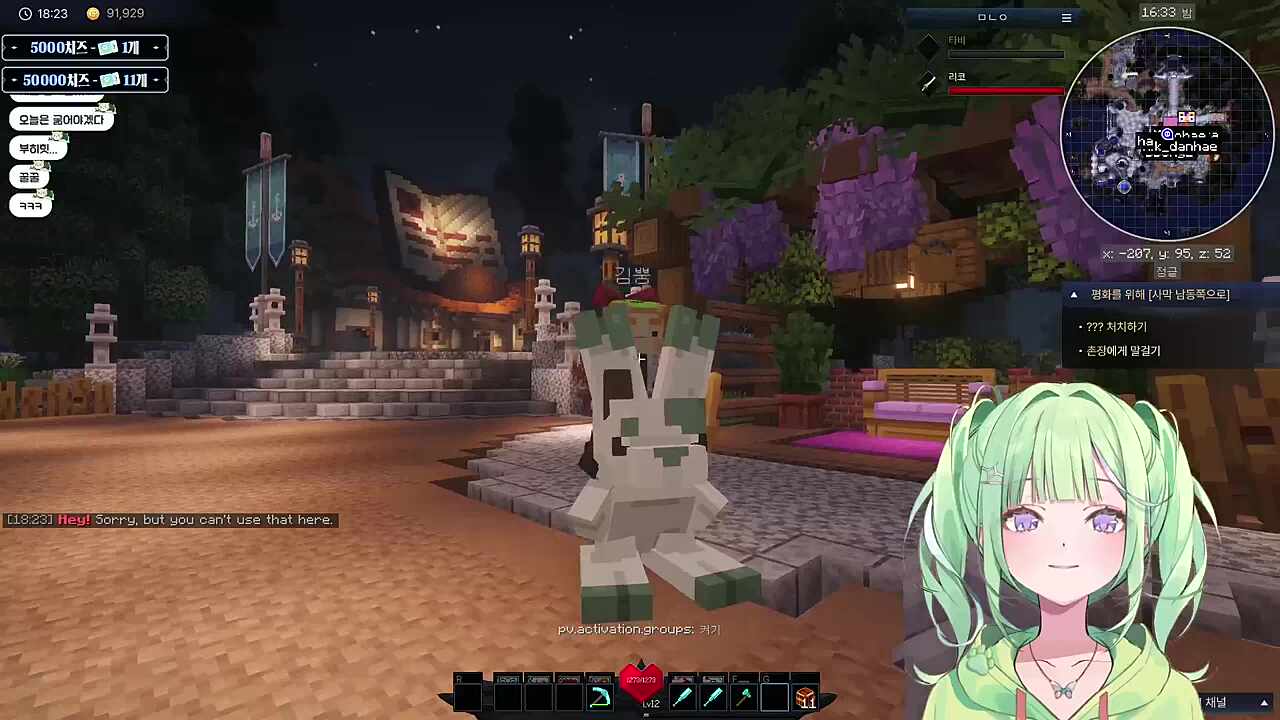Click the gold coin currency icon
Viewport: 1280px width, 720px height.
point(93,14)
